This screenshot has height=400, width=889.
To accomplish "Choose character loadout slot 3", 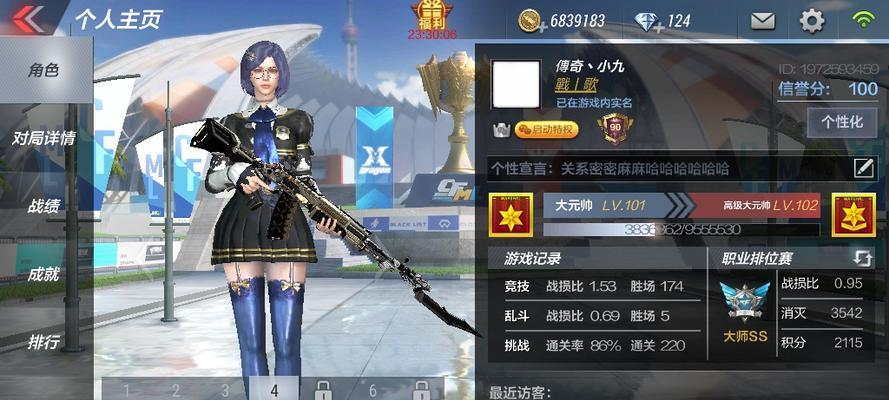I will [x=225, y=390].
